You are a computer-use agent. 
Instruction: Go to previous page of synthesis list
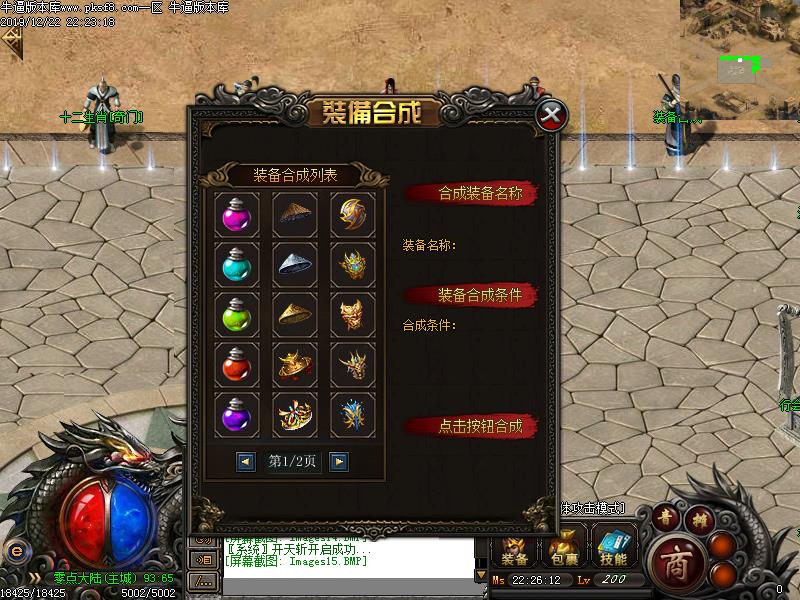tap(246, 461)
